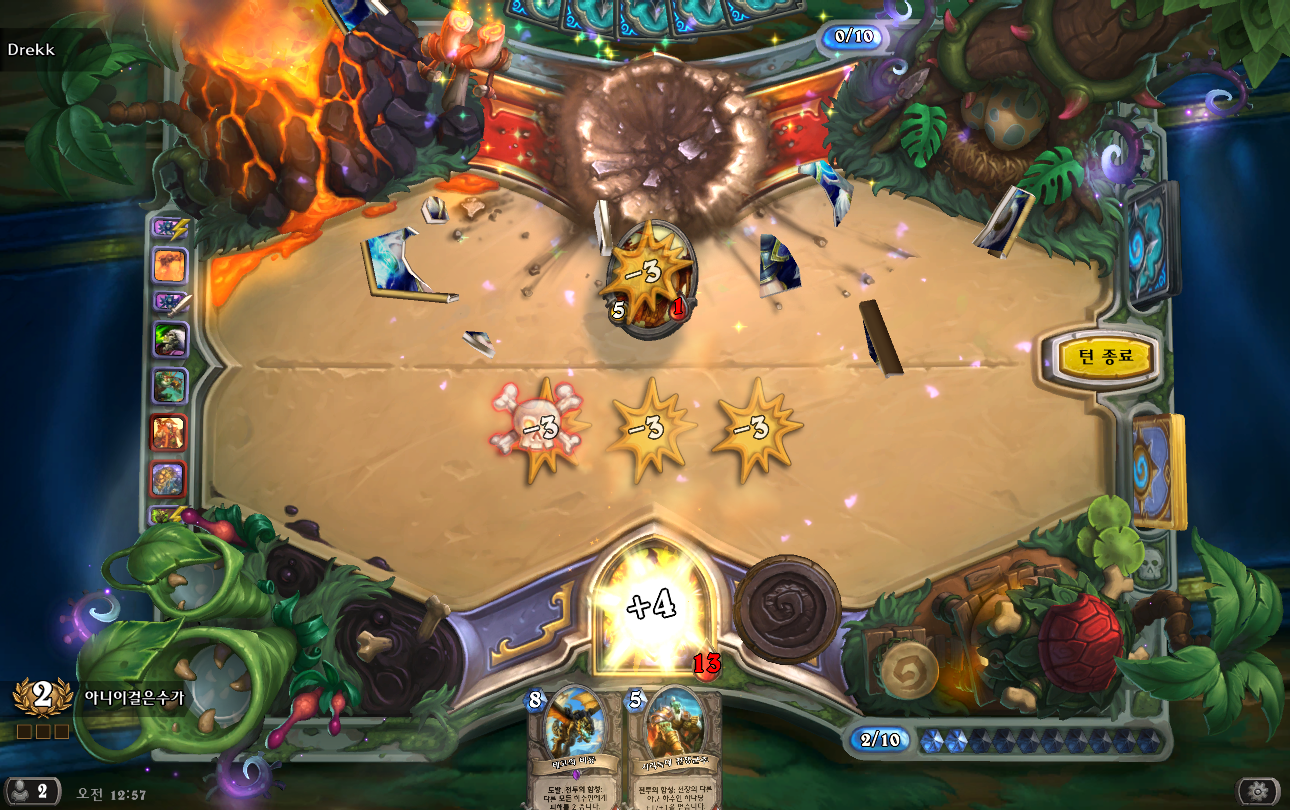The width and height of the screenshot is (1290, 810).
Task: View the sword attack history tile
Action: [x=168, y=300]
